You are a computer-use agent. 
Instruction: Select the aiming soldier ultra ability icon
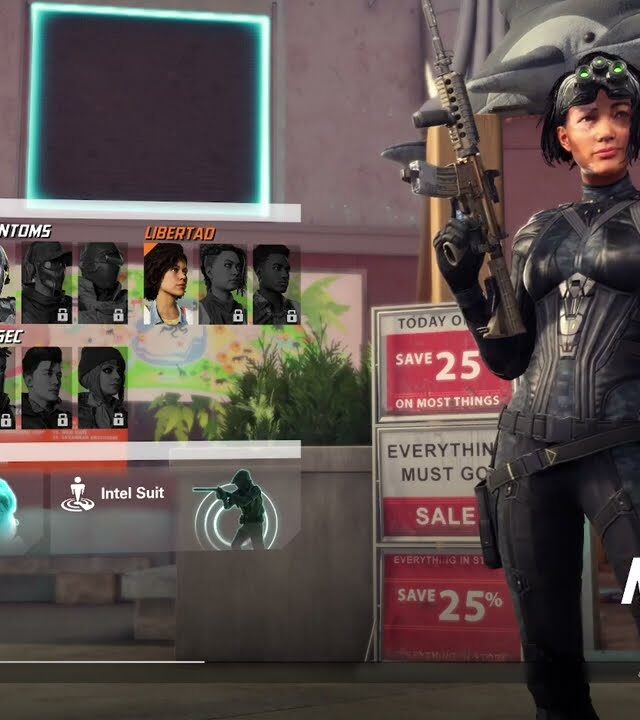238,509
